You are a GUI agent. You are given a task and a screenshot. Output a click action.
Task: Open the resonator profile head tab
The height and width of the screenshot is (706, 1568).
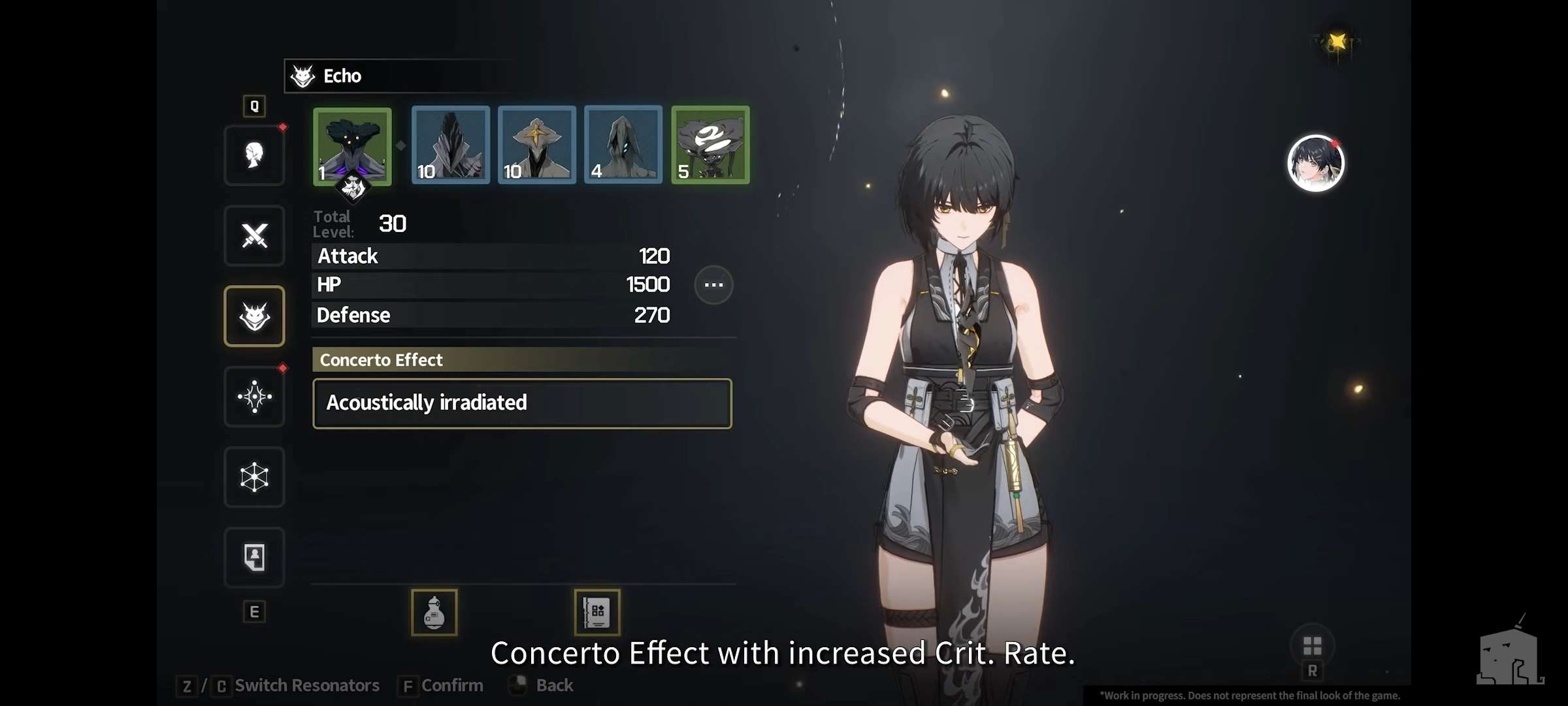[x=254, y=156]
